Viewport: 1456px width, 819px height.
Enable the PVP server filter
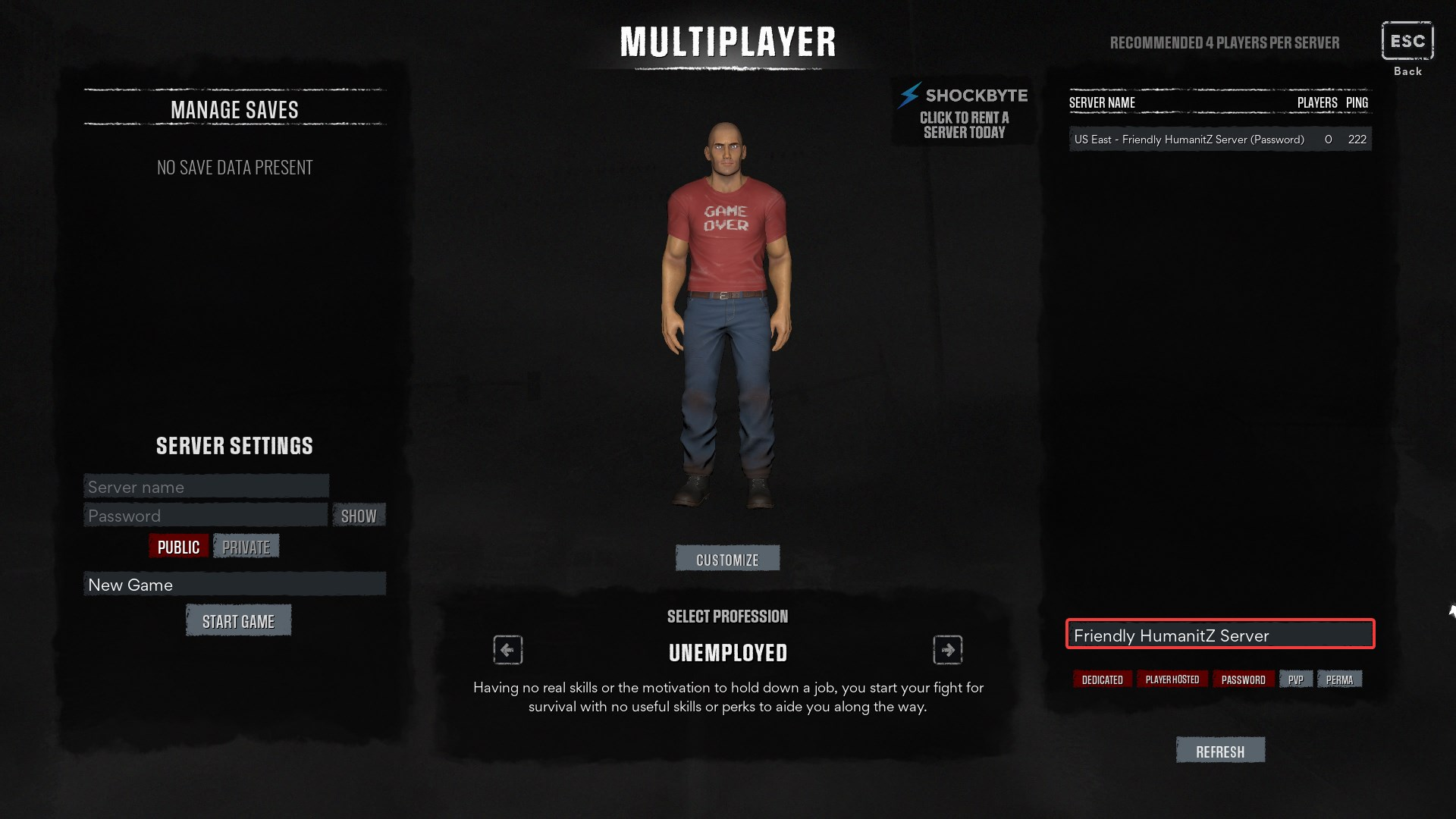click(1296, 679)
